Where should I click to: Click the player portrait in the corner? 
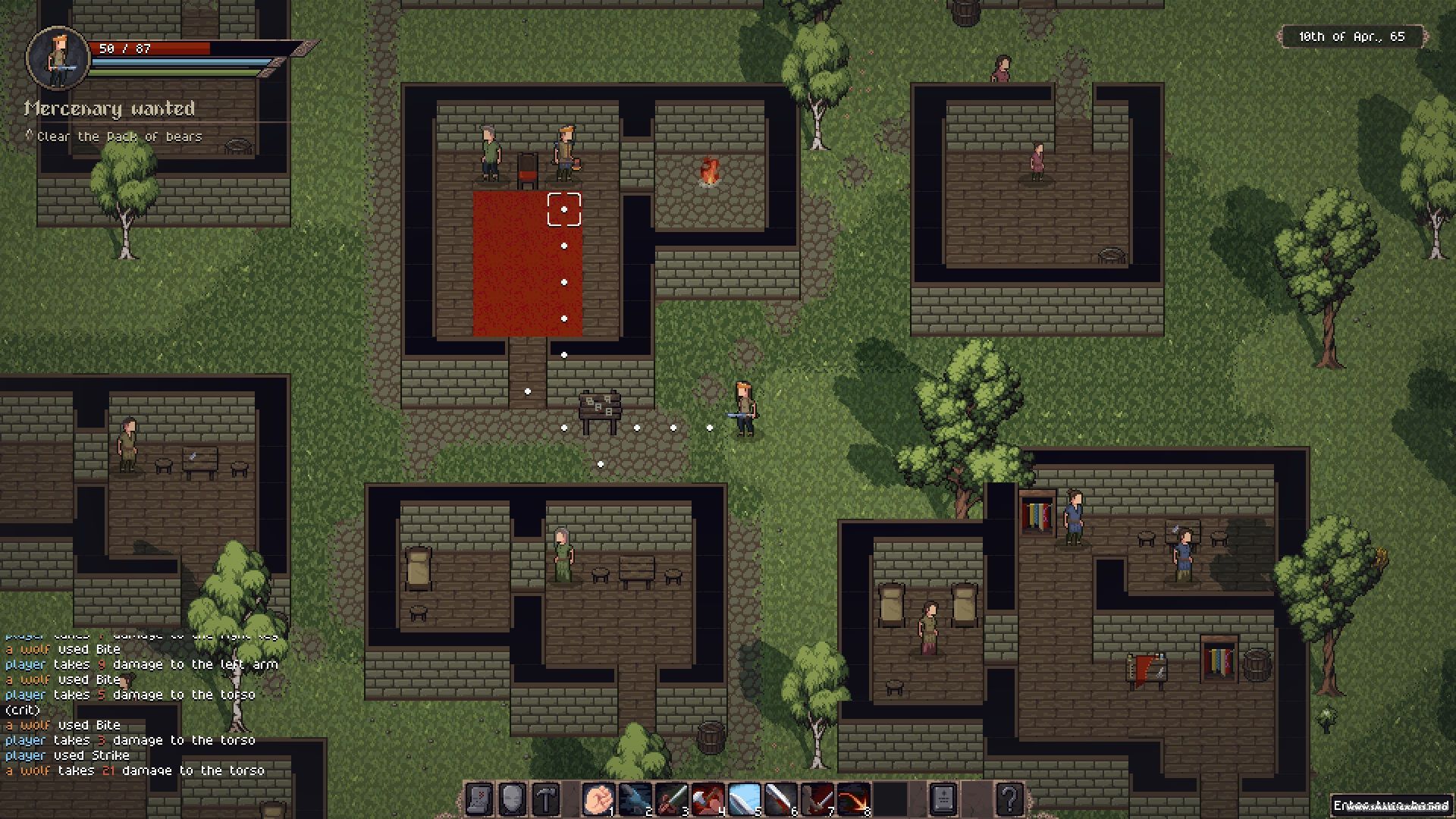point(58,58)
